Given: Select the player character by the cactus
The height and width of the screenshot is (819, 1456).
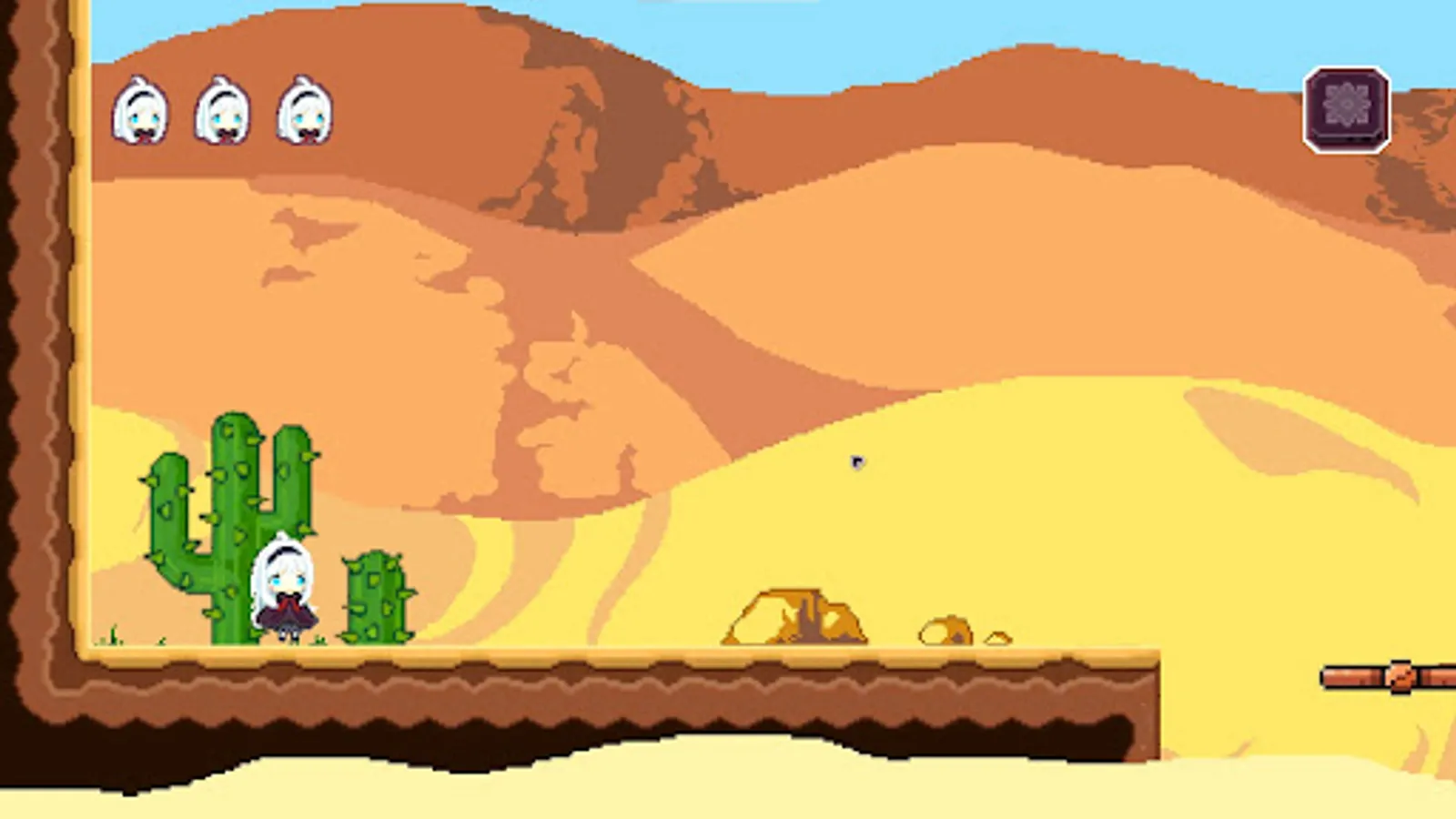Looking at the screenshot, I should tap(283, 587).
